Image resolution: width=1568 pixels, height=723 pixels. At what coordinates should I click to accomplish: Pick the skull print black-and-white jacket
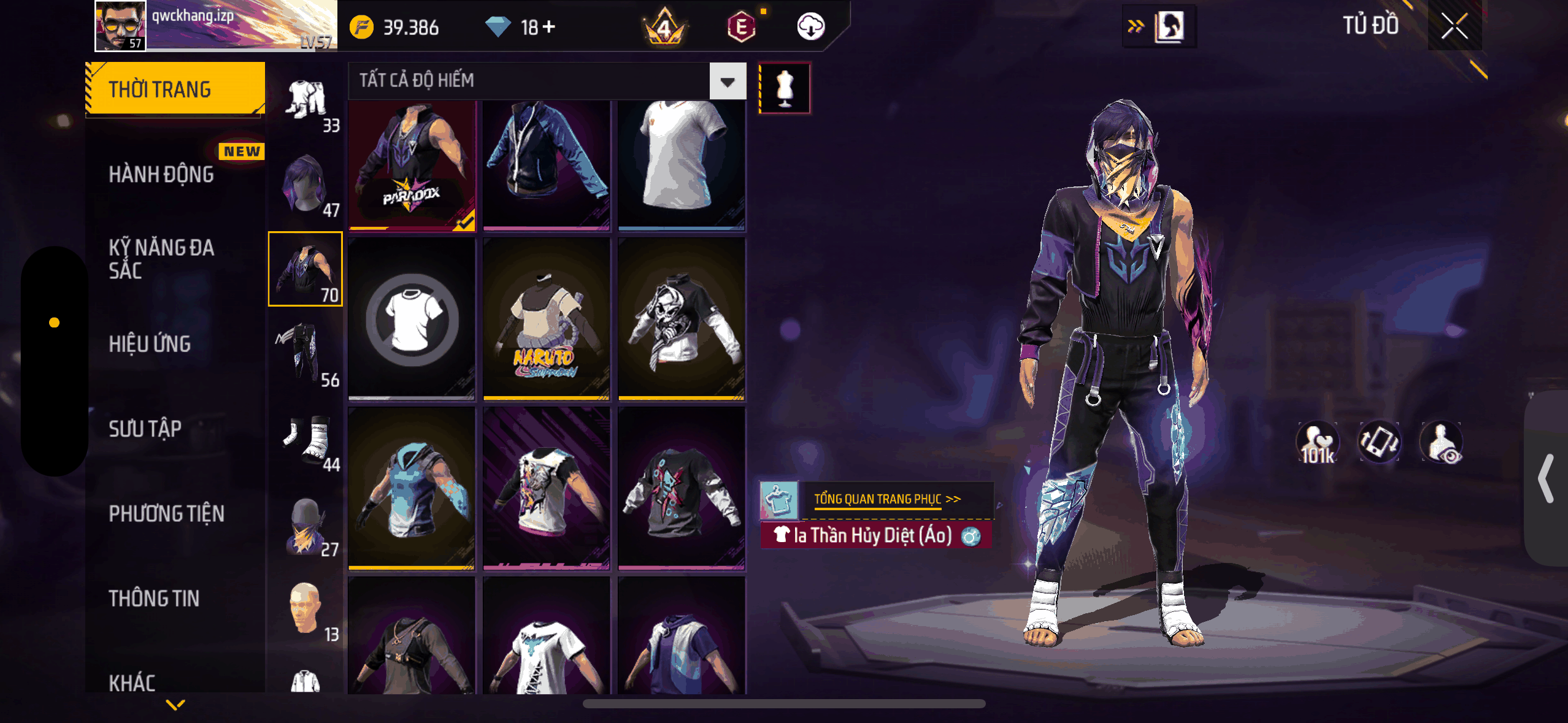tap(681, 319)
